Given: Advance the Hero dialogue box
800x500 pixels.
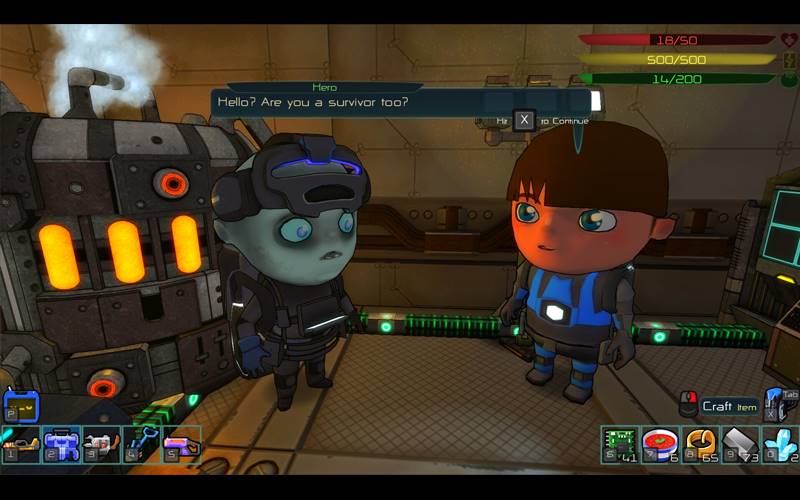Looking at the screenshot, I should [524, 120].
